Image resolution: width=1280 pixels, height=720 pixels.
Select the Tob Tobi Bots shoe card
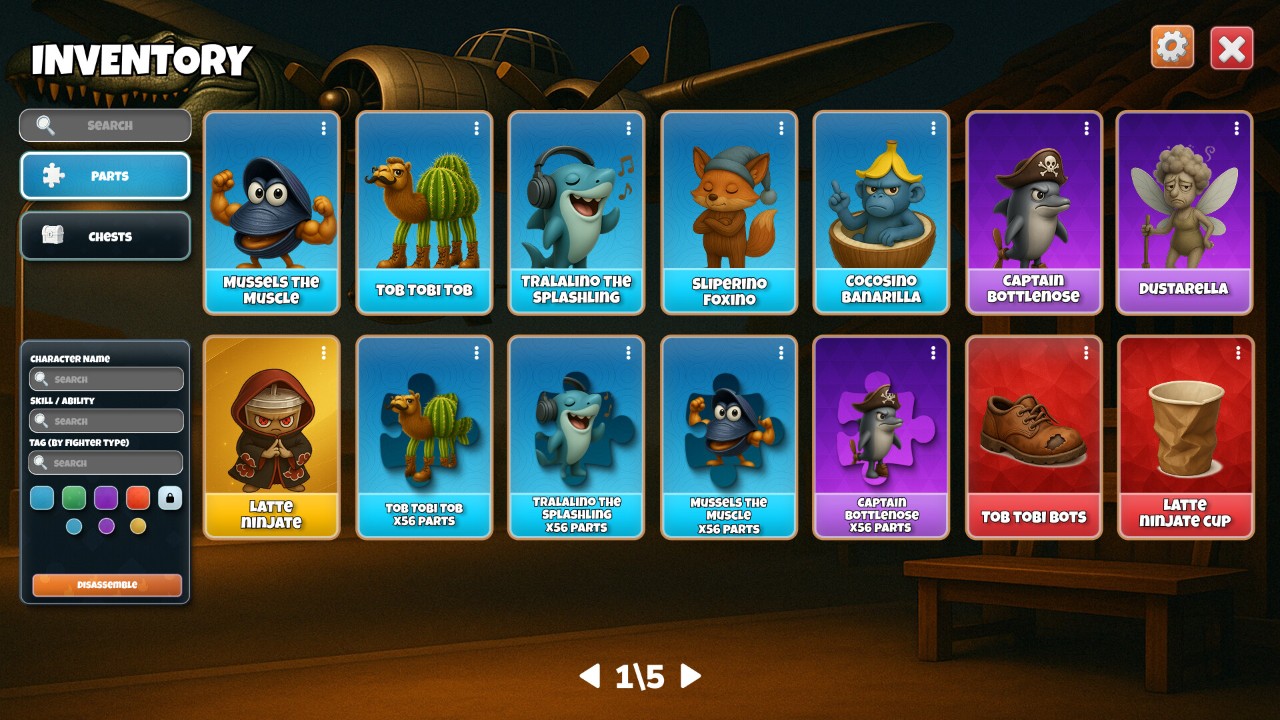pyautogui.click(x=1033, y=436)
